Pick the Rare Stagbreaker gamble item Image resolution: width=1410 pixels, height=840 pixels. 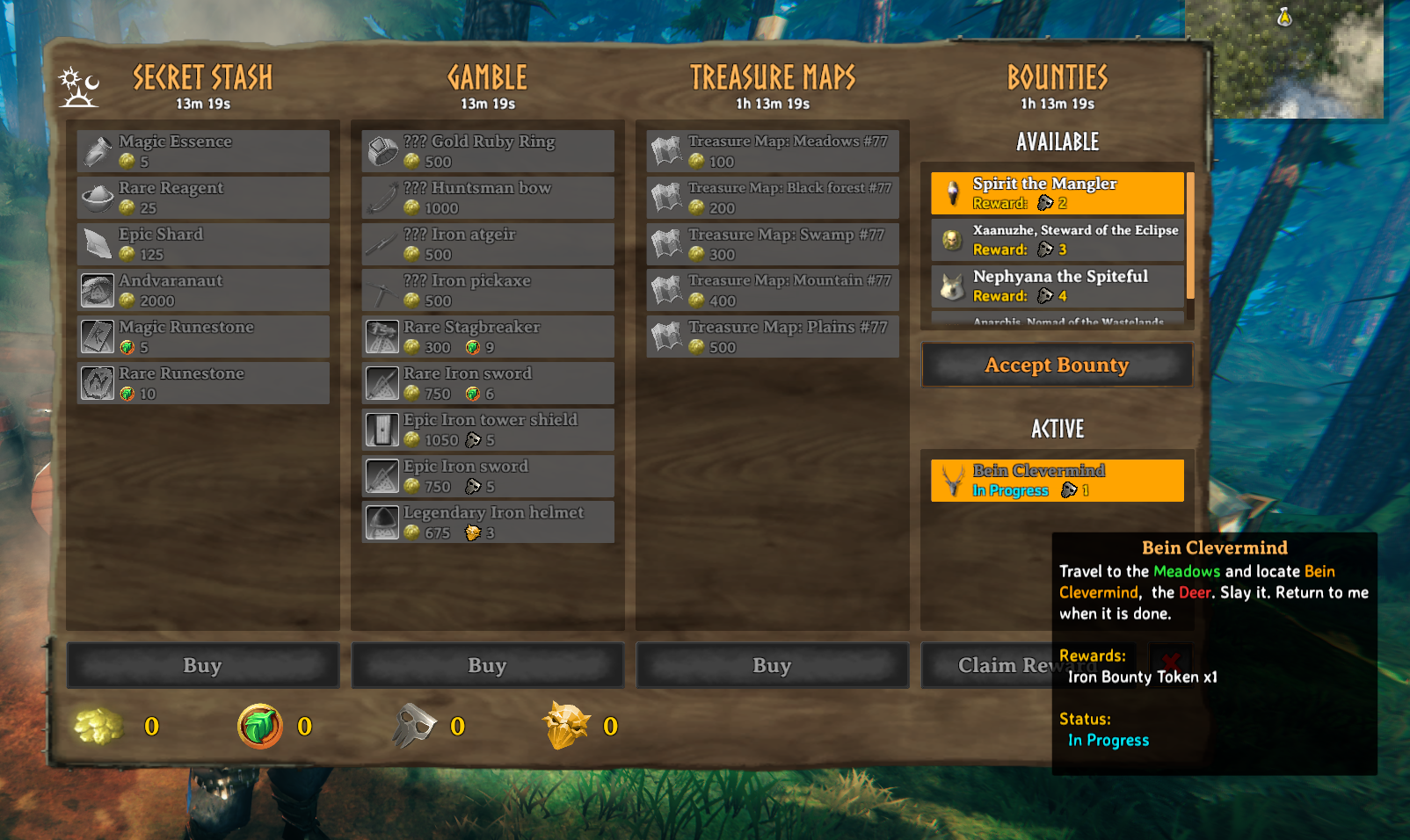(x=488, y=337)
